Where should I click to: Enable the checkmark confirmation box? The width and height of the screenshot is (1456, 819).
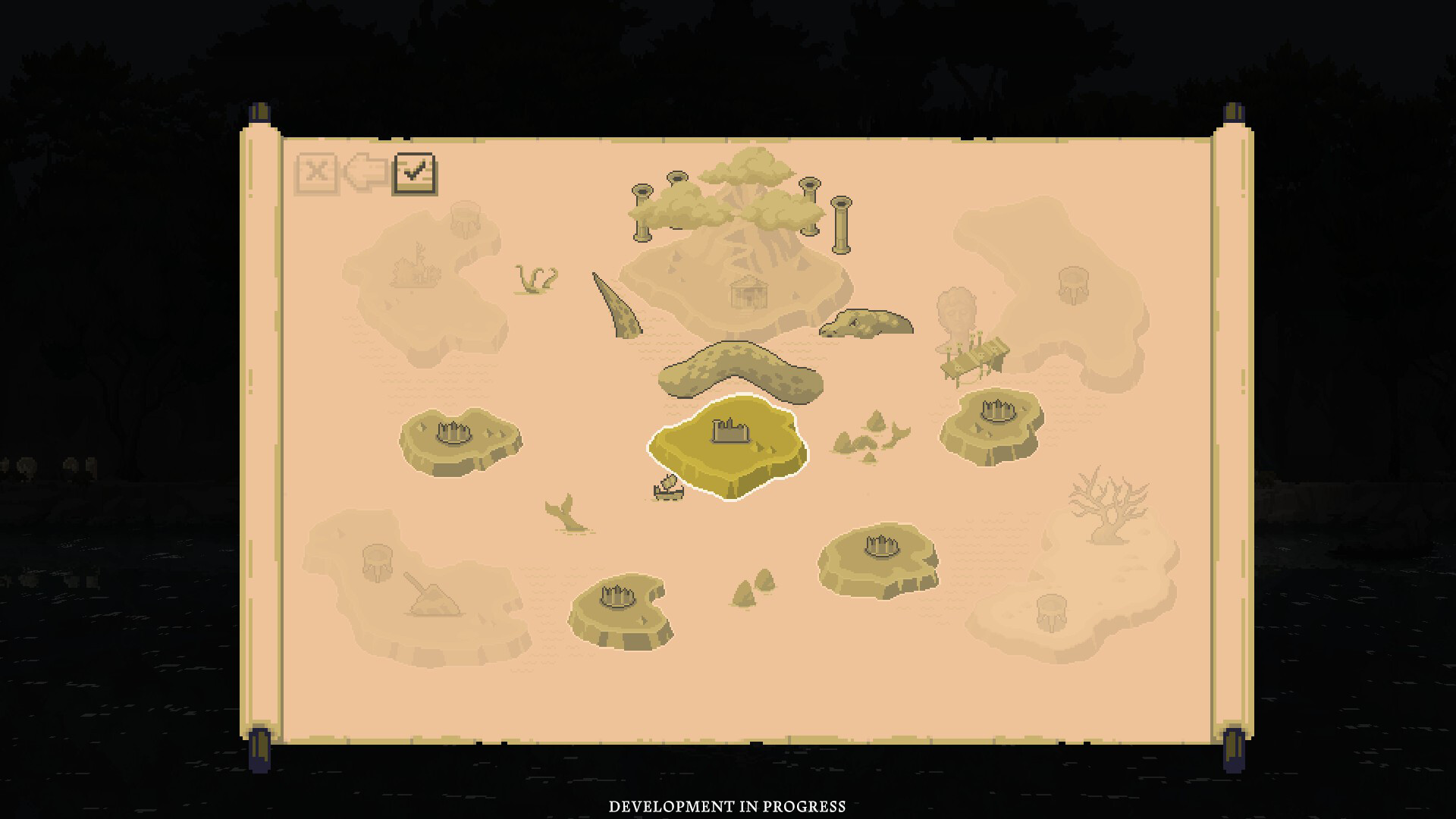415,173
